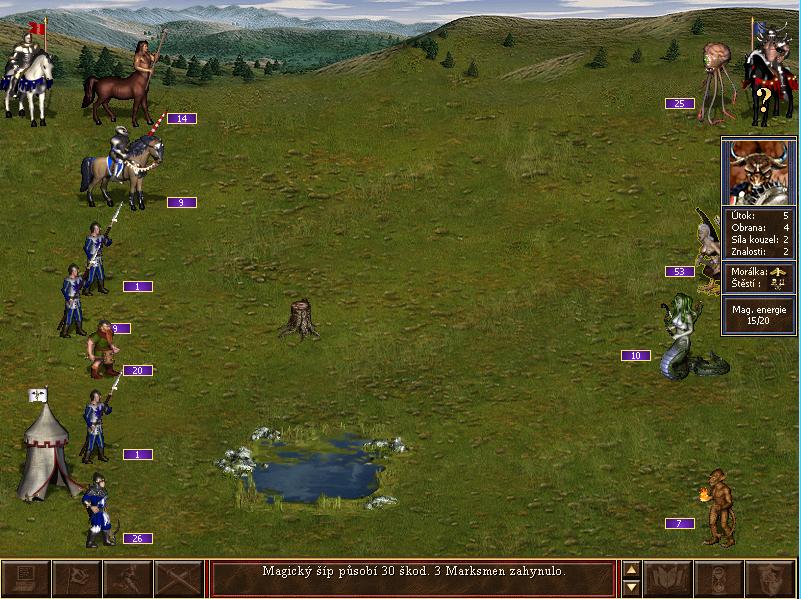This screenshot has height=599, width=801.
Task: Make the unit wait with the hourglass button
Action: pyautogui.click(x=718, y=579)
